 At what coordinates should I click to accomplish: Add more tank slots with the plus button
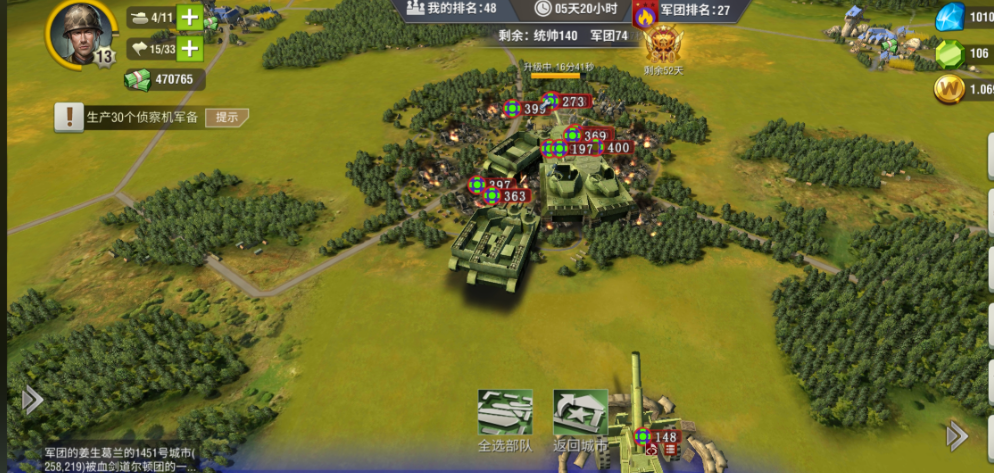pyautogui.click(x=189, y=17)
